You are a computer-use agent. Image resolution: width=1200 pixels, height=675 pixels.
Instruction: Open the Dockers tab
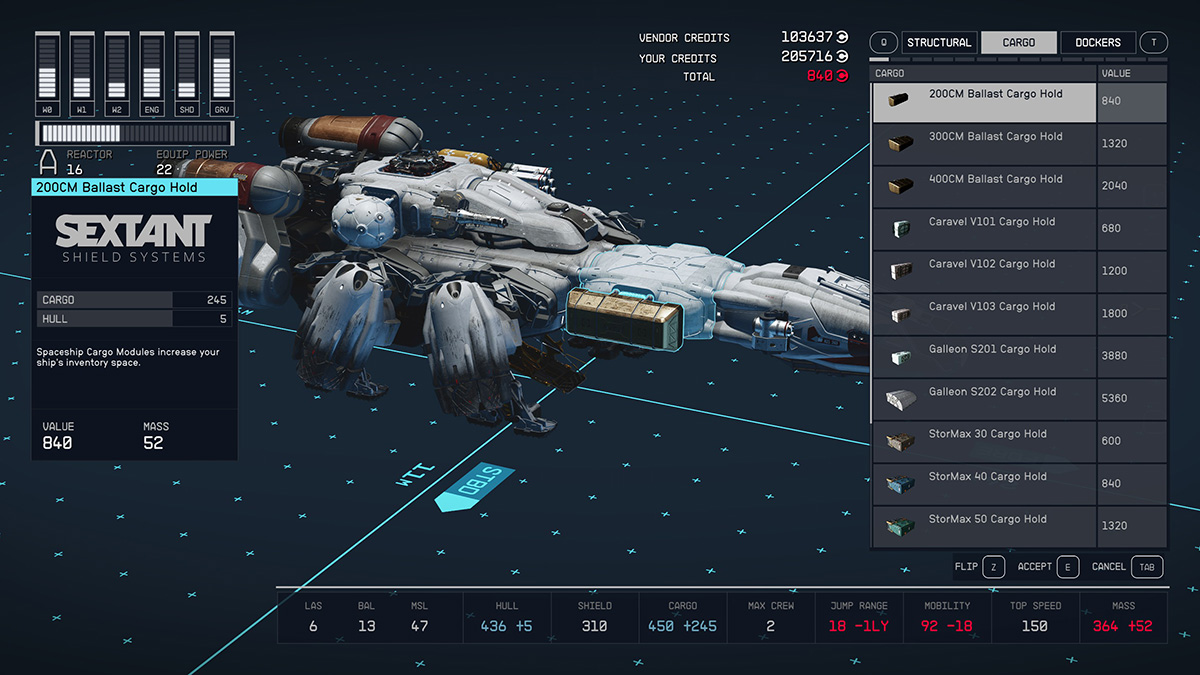coord(1097,42)
